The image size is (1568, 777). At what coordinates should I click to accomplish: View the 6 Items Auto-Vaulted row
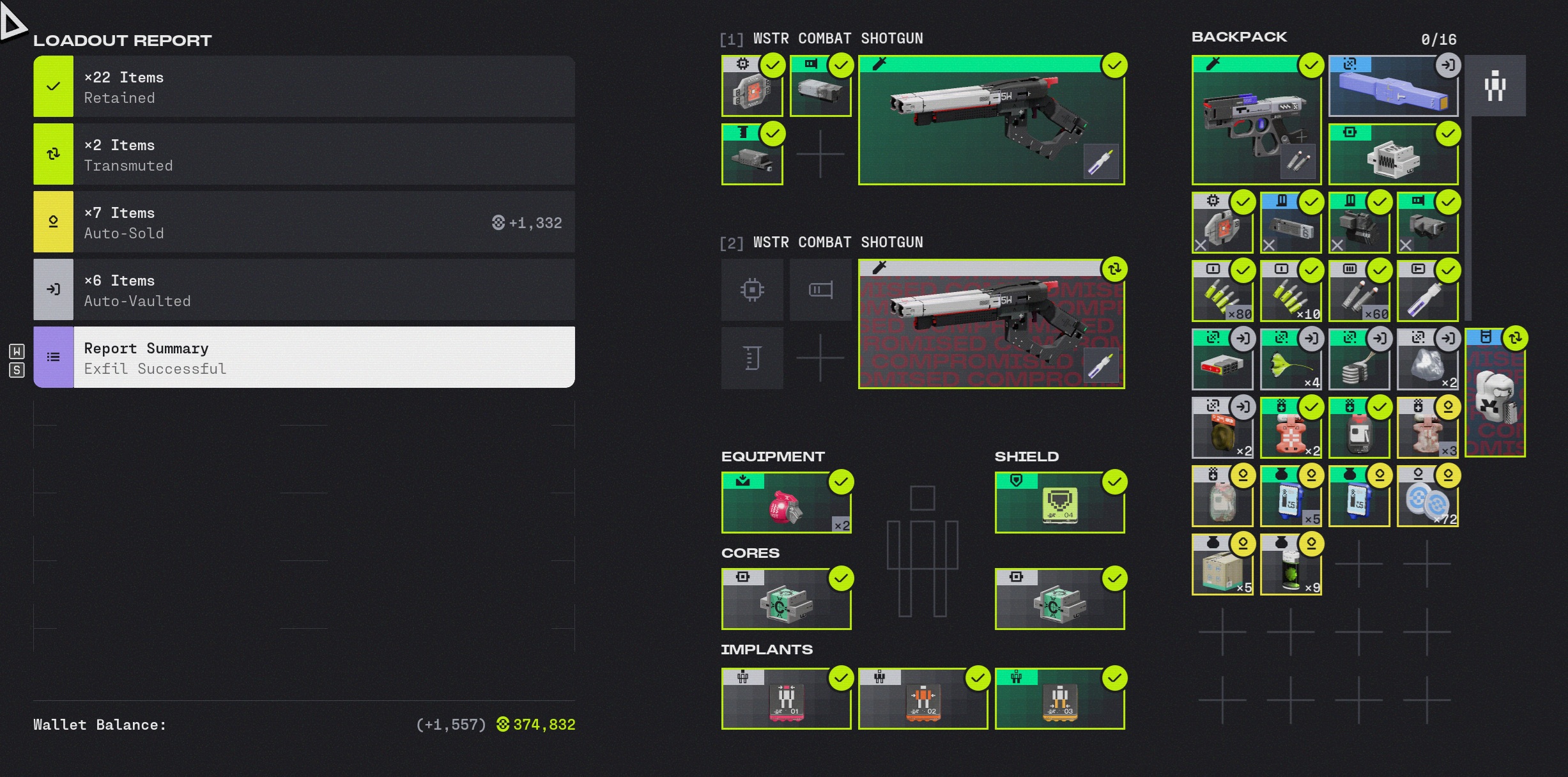click(x=304, y=289)
